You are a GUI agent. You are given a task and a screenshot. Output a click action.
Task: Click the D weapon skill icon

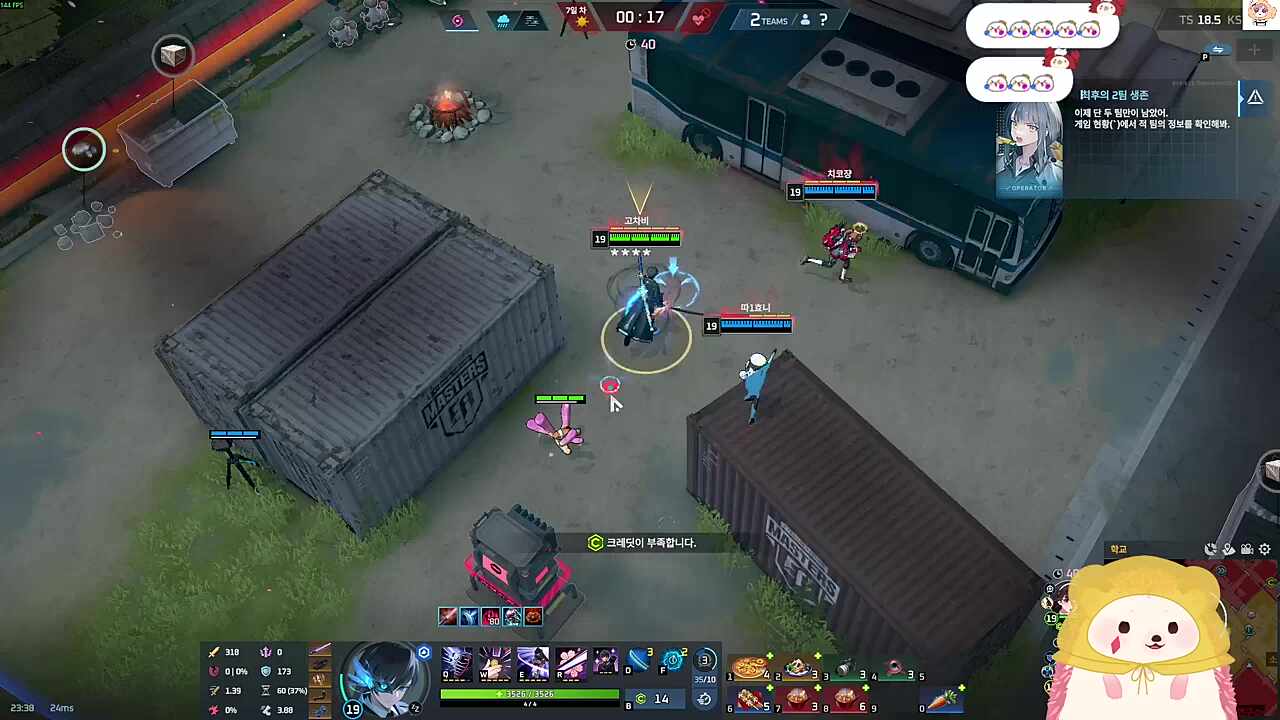click(x=638, y=660)
